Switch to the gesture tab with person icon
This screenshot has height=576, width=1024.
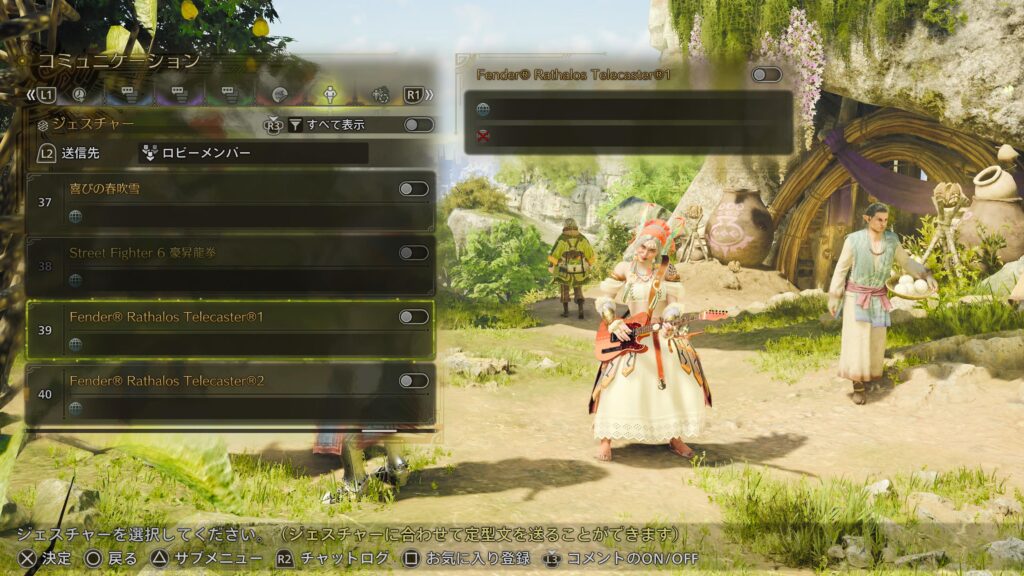328,95
